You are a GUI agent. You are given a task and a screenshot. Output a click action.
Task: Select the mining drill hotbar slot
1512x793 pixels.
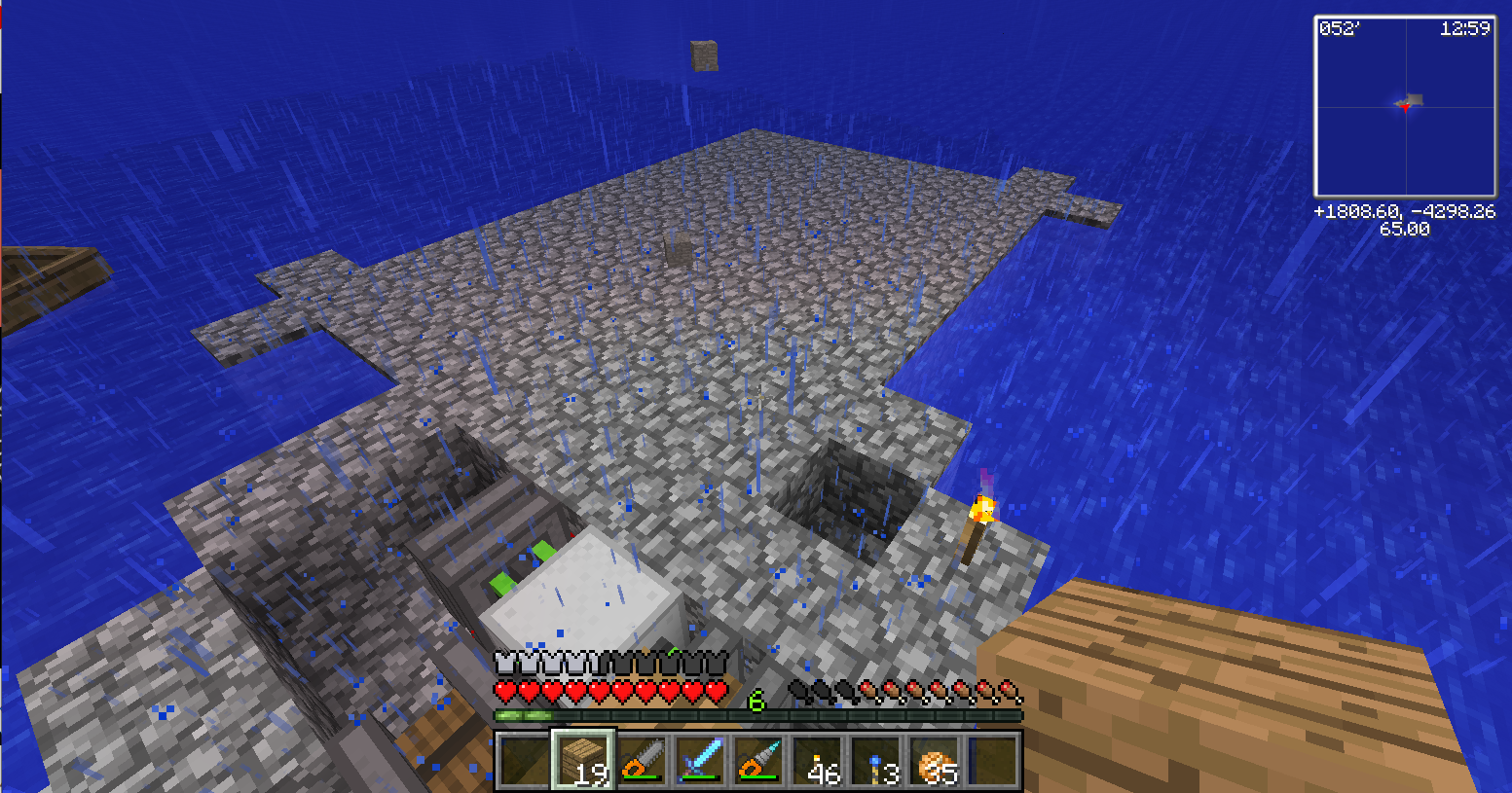tap(758, 760)
